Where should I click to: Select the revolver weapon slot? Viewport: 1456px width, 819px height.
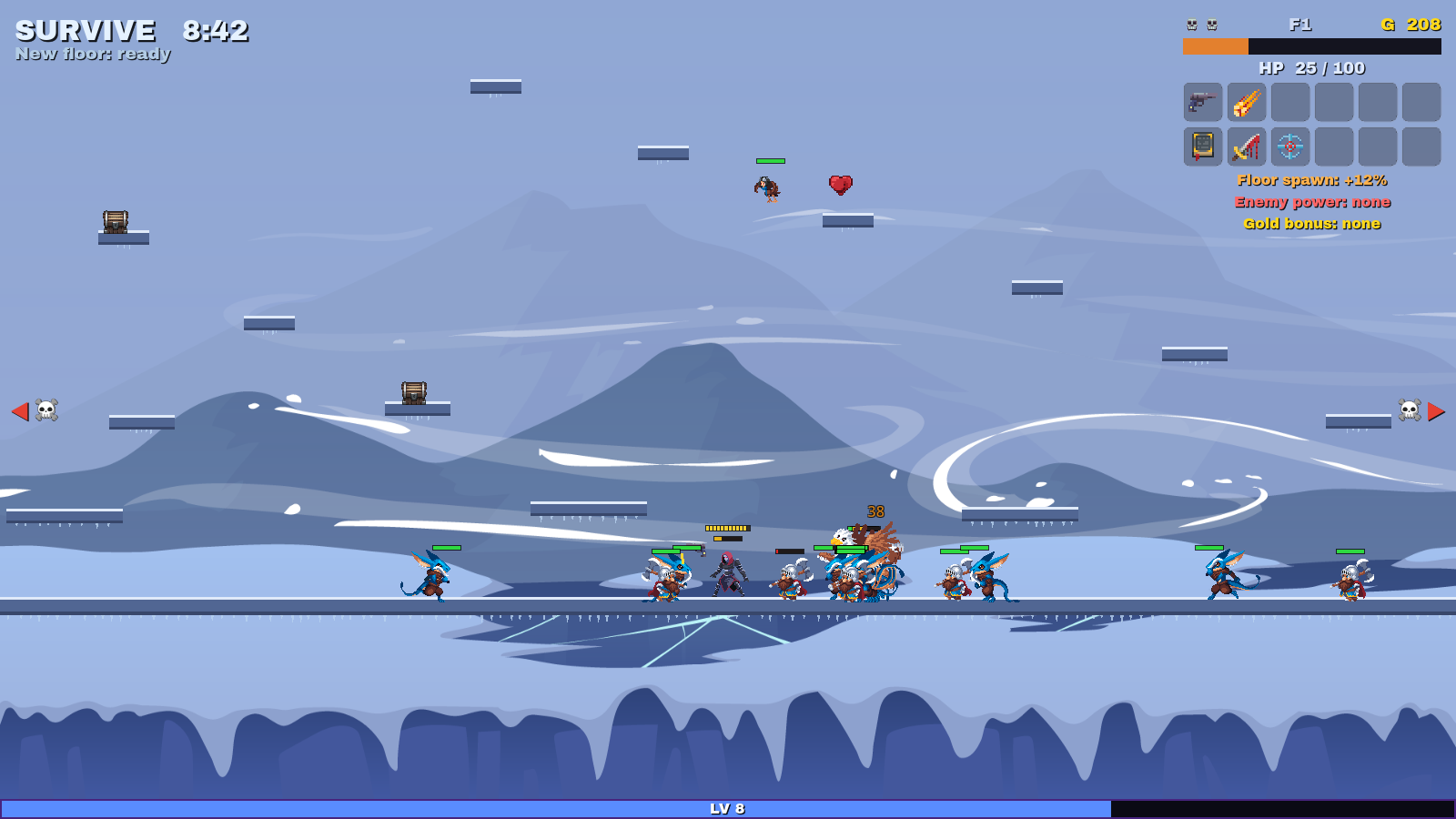[x=1202, y=102]
